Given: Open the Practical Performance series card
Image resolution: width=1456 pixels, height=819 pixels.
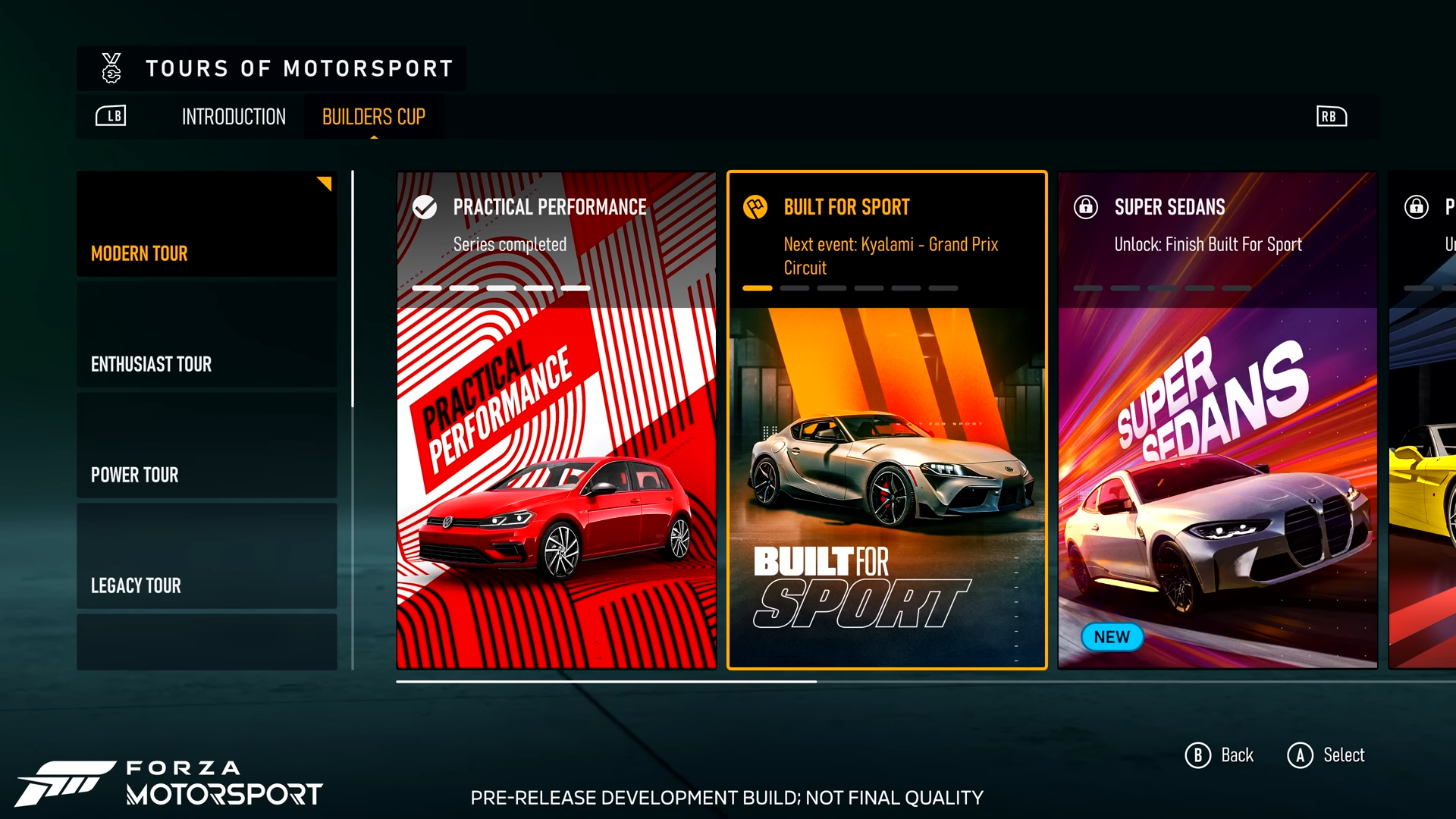Looking at the screenshot, I should (x=556, y=421).
